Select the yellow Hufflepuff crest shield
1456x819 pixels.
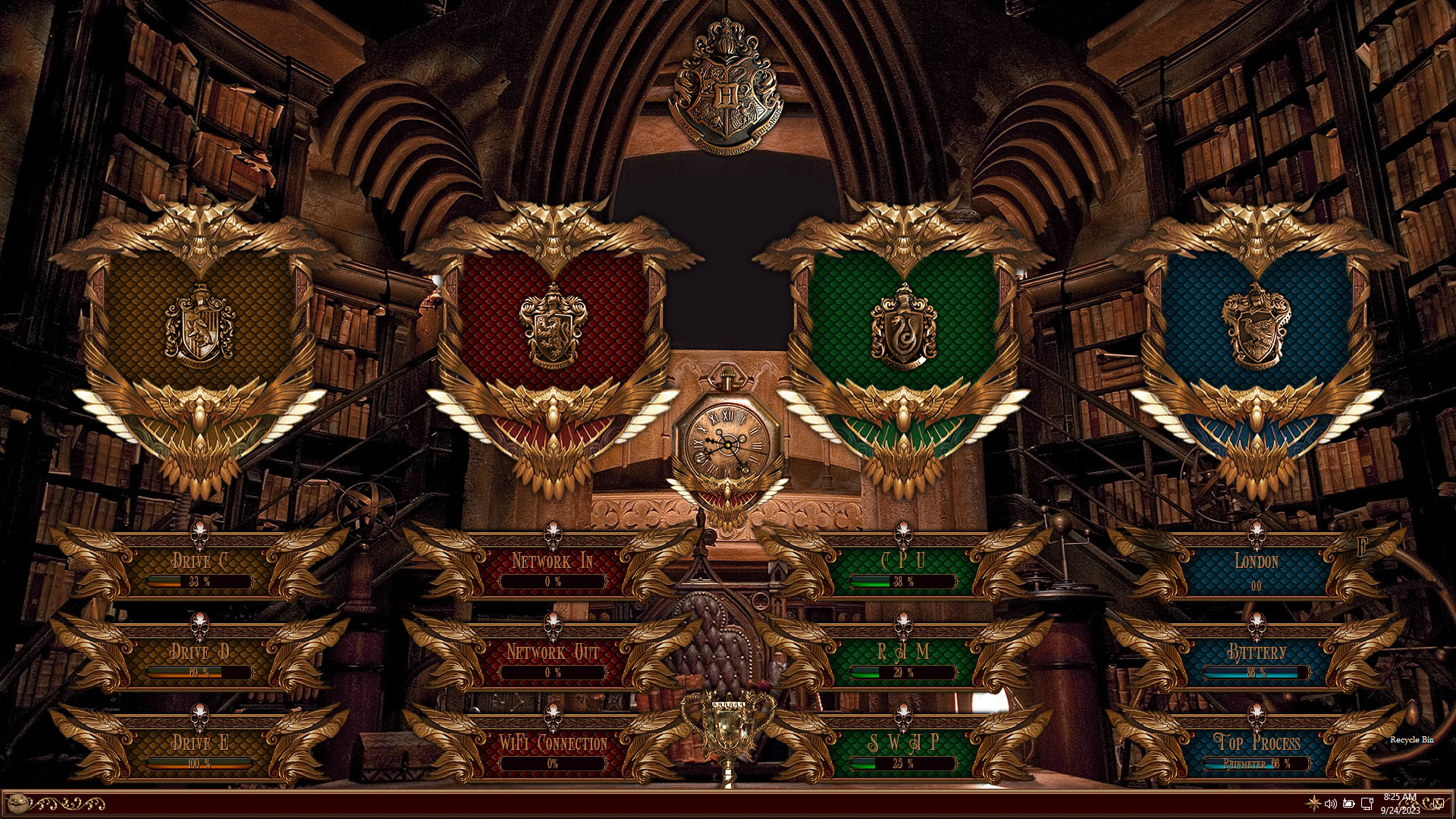tap(199, 326)
